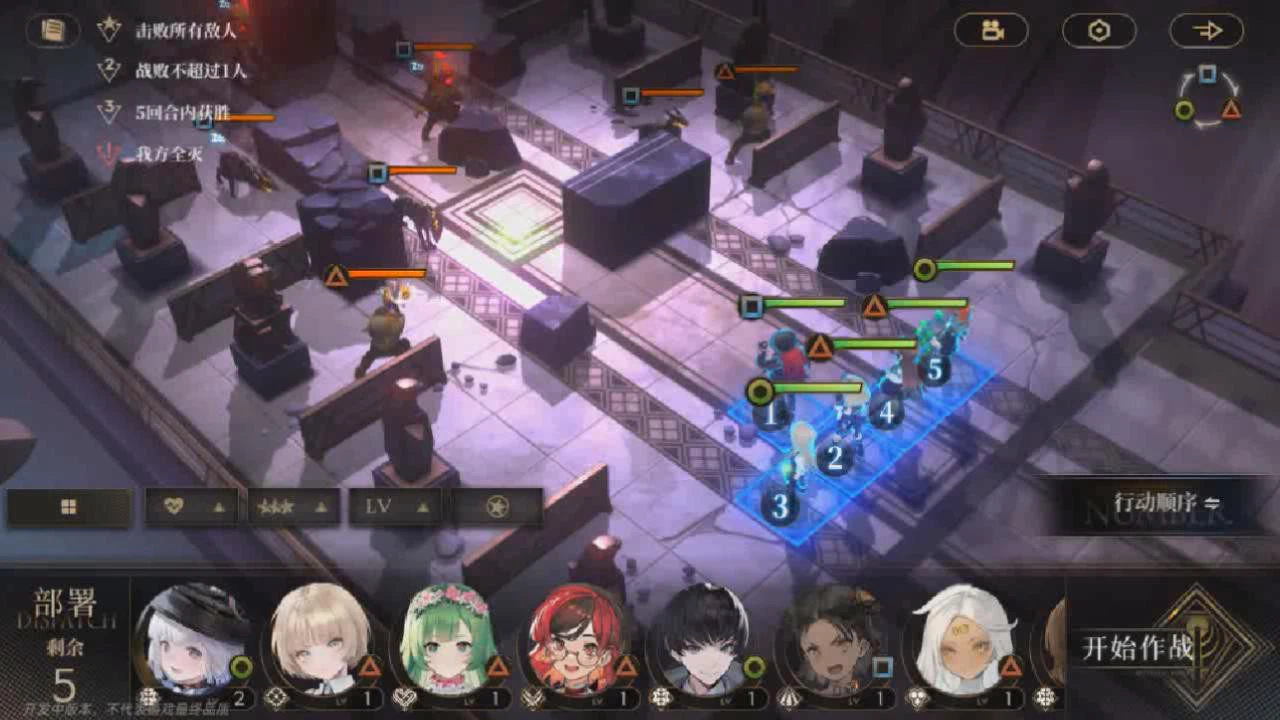The width and height of the screenshot is (1280, 720).
Task: Select deployment tile number 3
Action: click(780, 505)
